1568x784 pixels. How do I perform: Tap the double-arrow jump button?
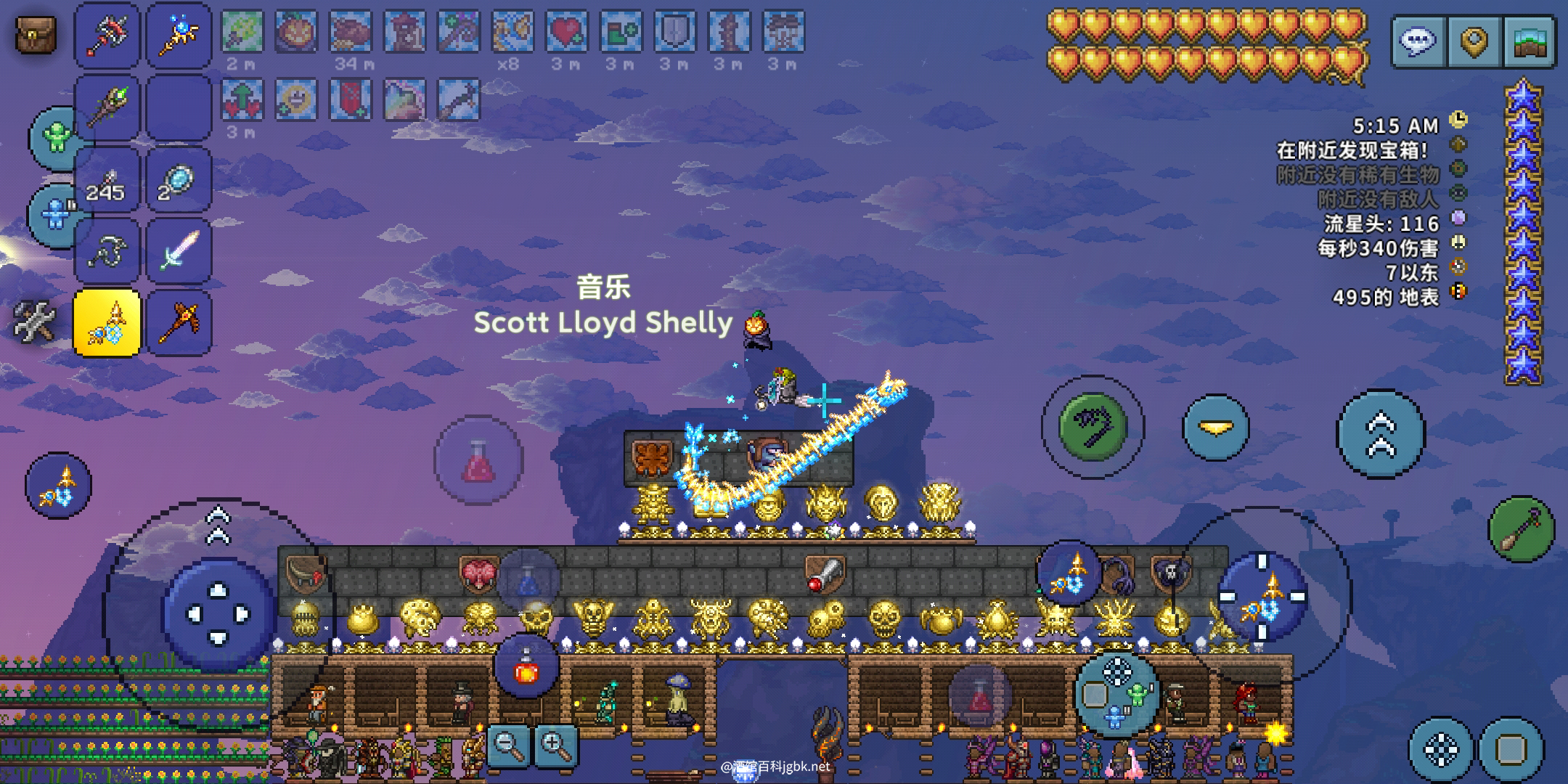[x=1381, y=433]
